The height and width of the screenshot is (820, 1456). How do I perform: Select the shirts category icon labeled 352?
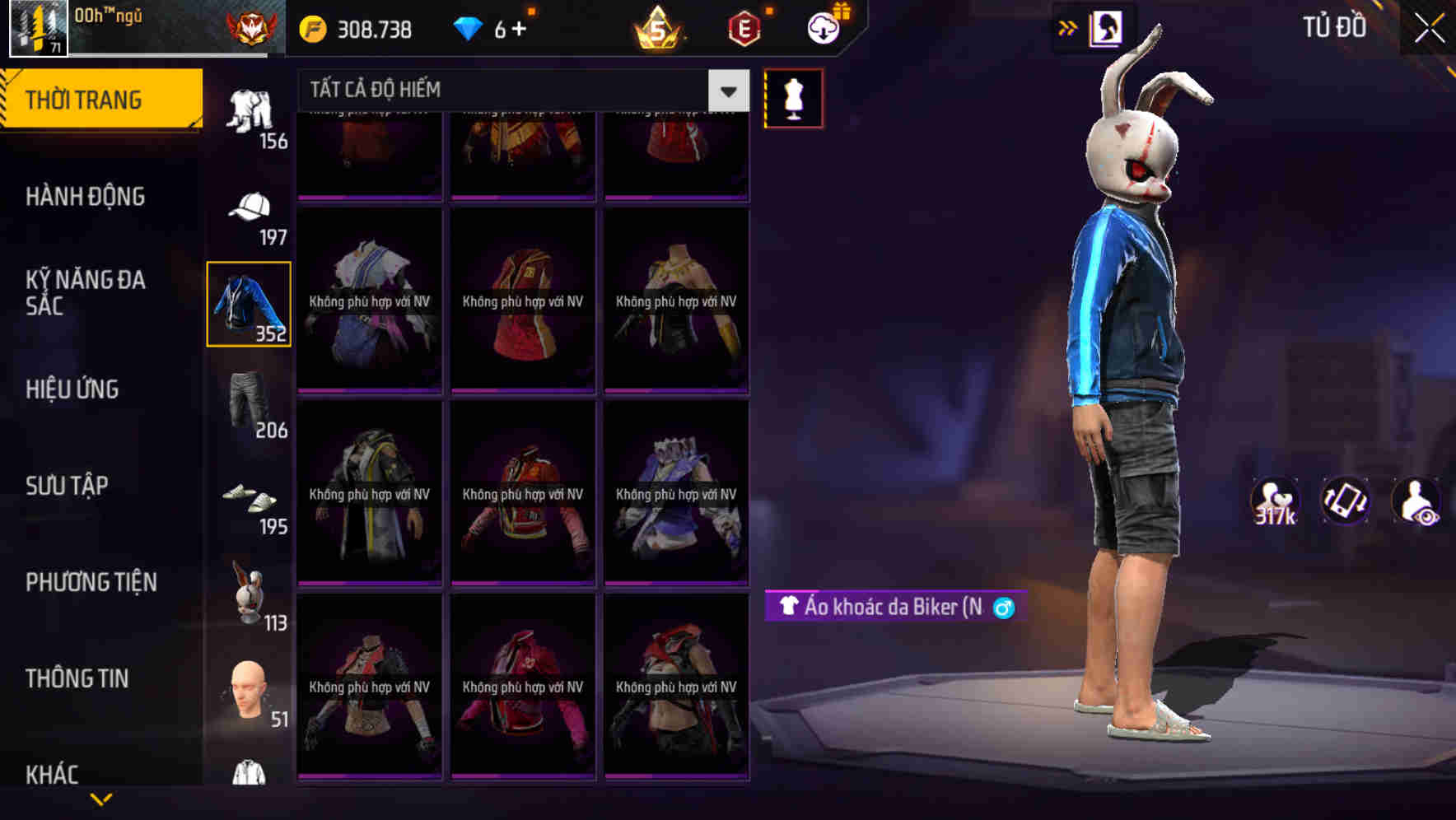click(x=248, y=305)
